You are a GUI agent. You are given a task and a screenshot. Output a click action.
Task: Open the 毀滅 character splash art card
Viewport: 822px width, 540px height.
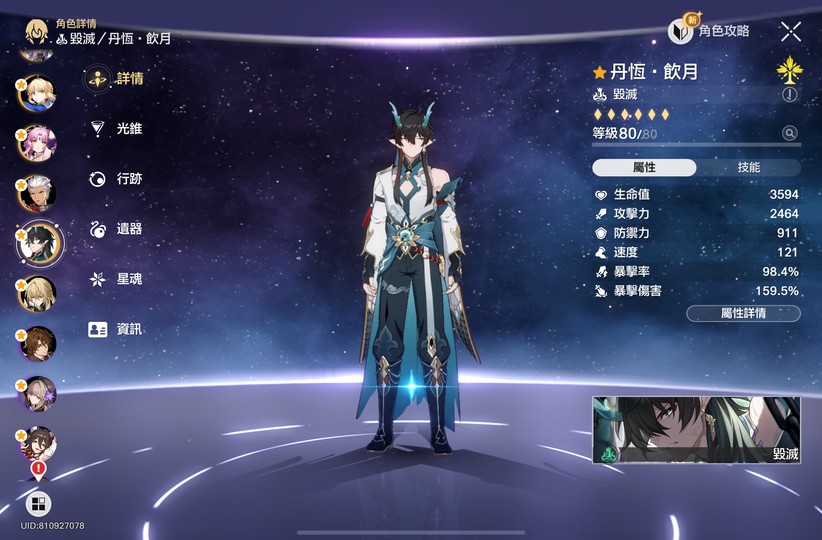coord(696,430)
